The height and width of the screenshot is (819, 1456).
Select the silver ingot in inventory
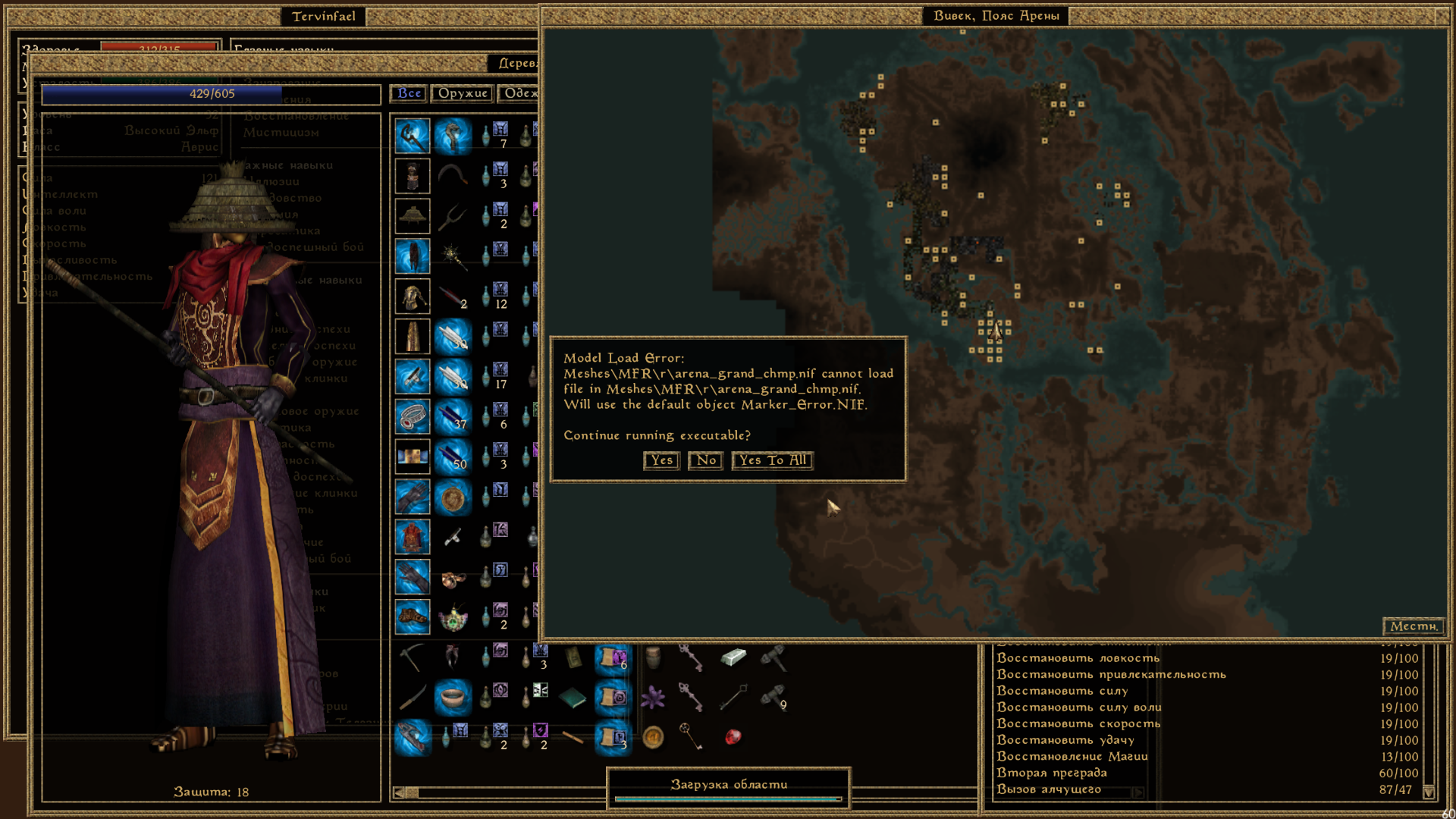pyautogui.click(x=733, y=657)
